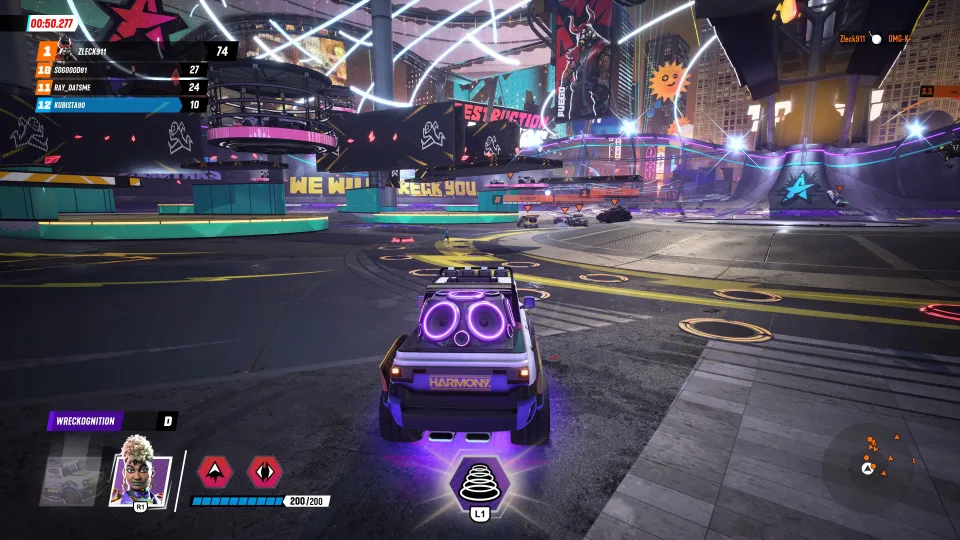Image resolution: width=960 pixels, height=540 pixels.
Task: Click the Zleck911 kill feed entry
Action: (872, 39)
